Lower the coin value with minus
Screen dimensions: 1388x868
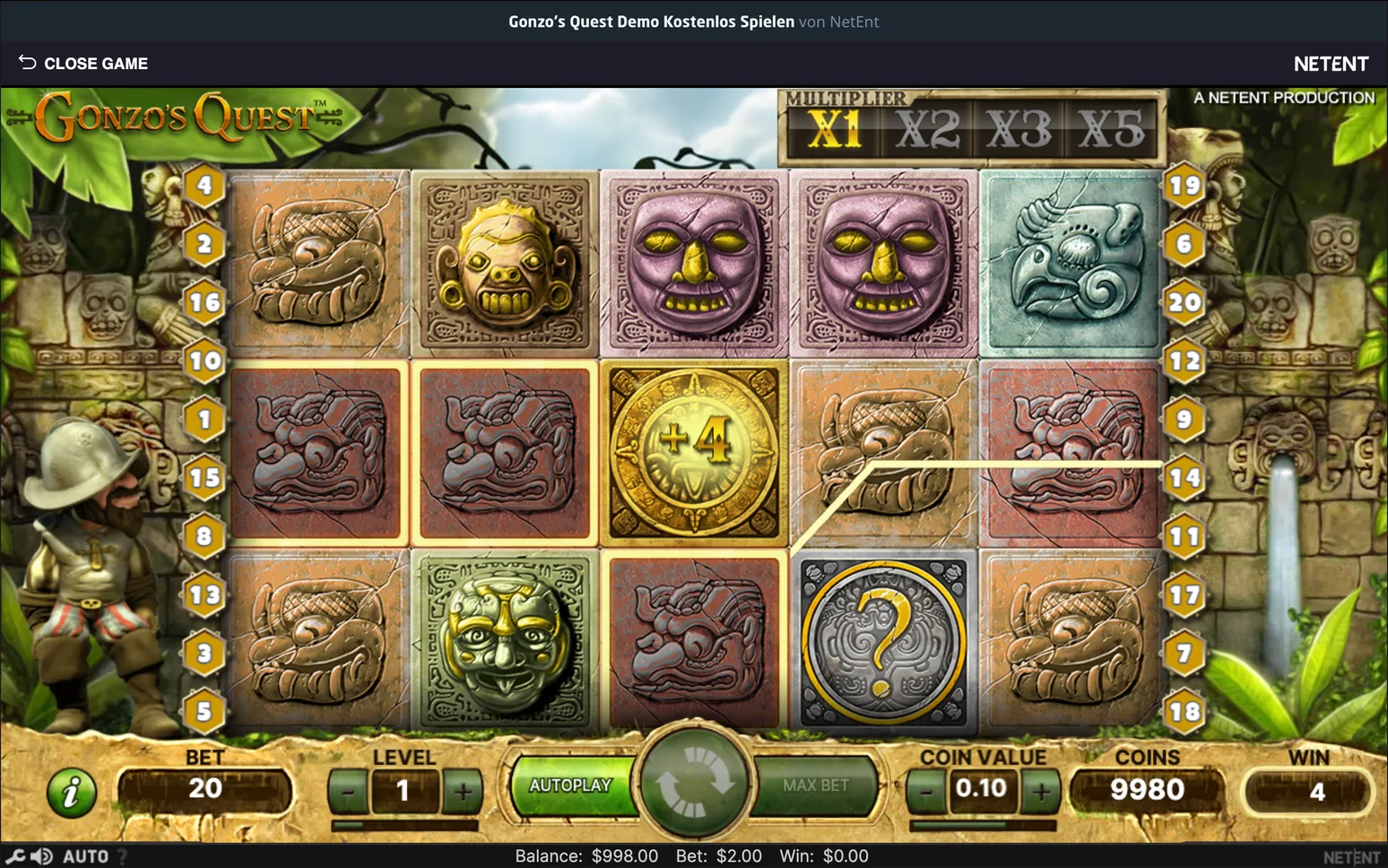[926, 792]
